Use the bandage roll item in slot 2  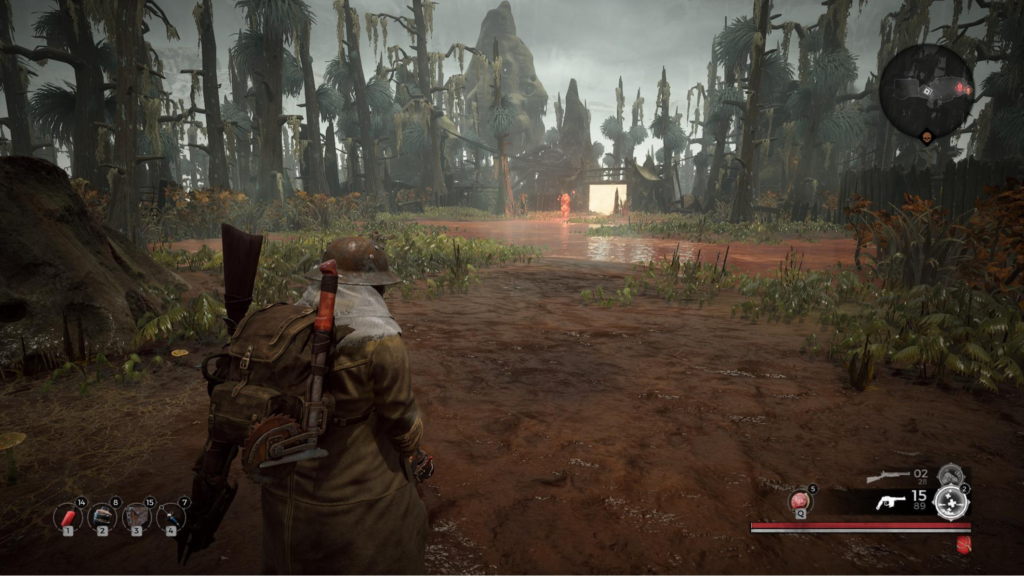(x=102, y=517)
